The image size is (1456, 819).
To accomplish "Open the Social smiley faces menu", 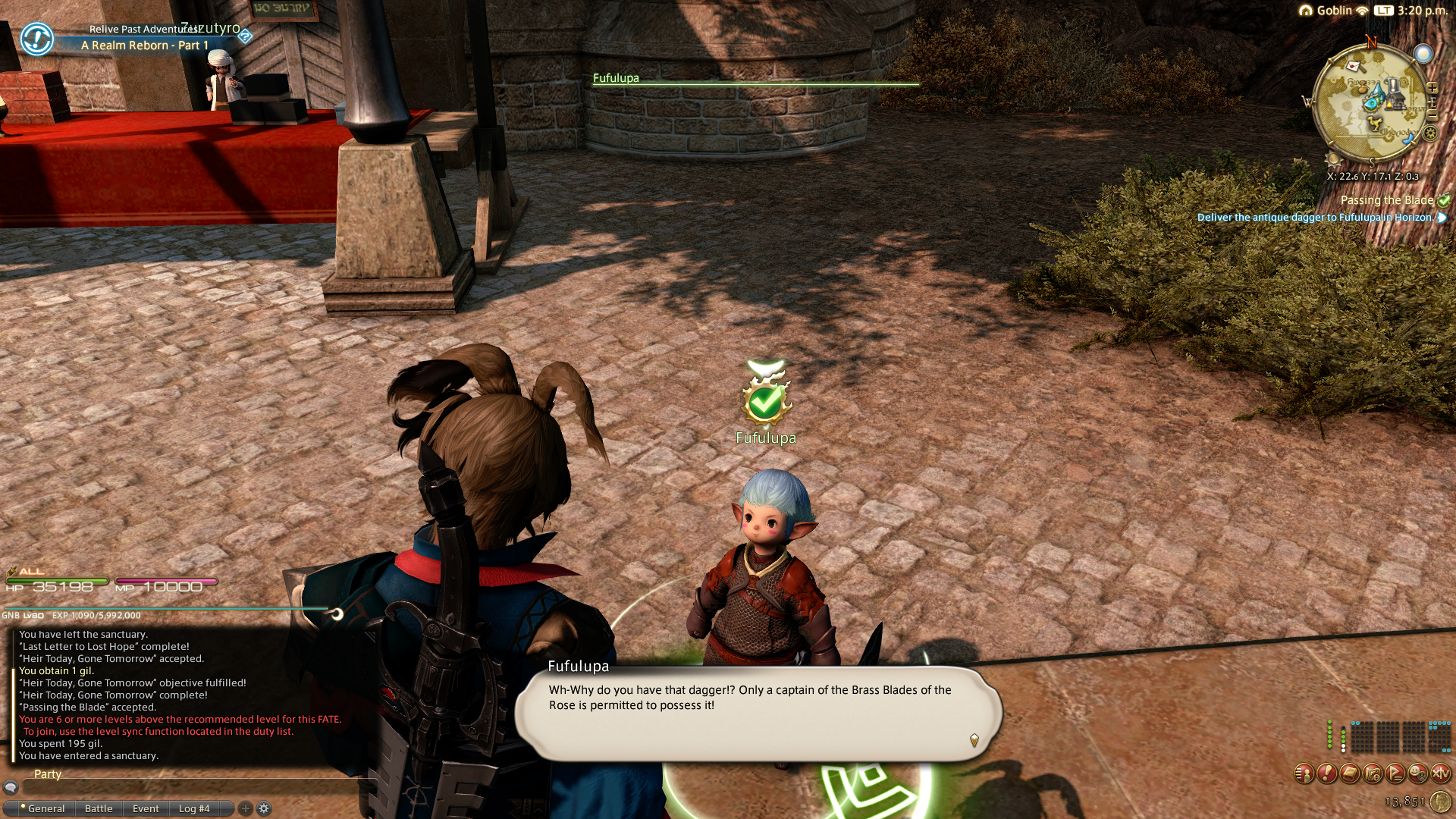I will (x=1417, y=773).
